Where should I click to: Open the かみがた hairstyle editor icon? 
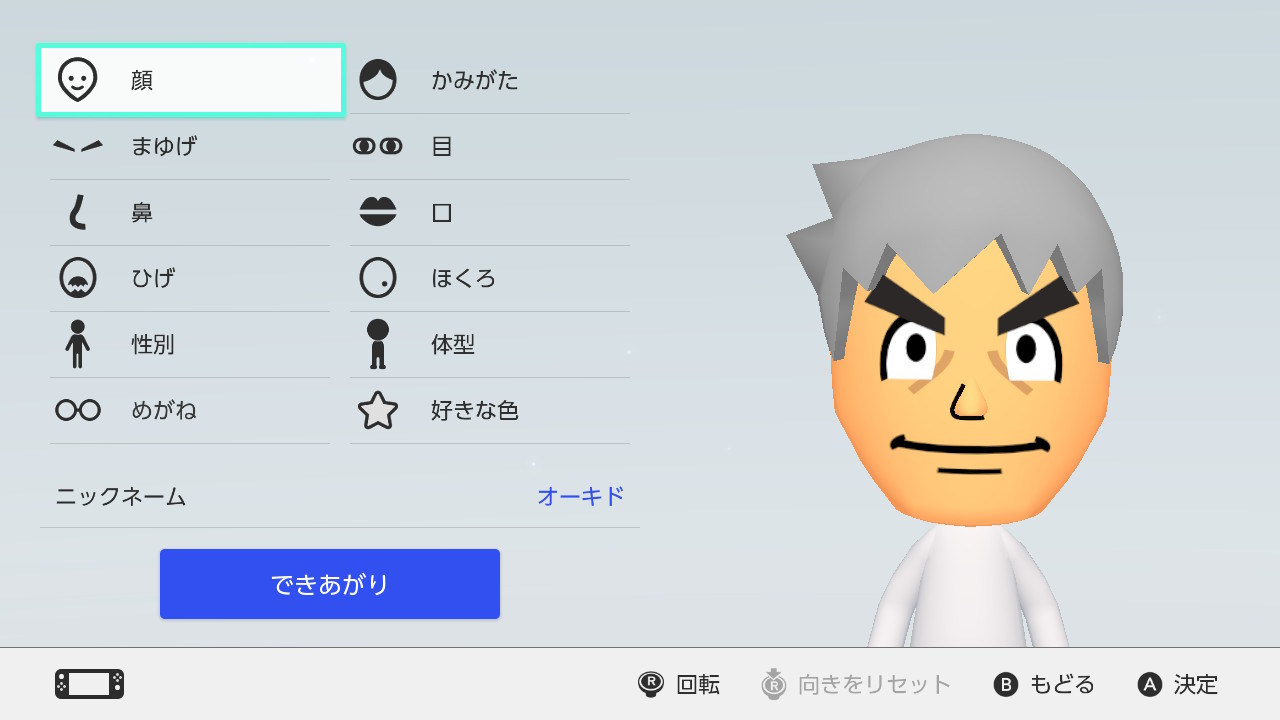378,80
